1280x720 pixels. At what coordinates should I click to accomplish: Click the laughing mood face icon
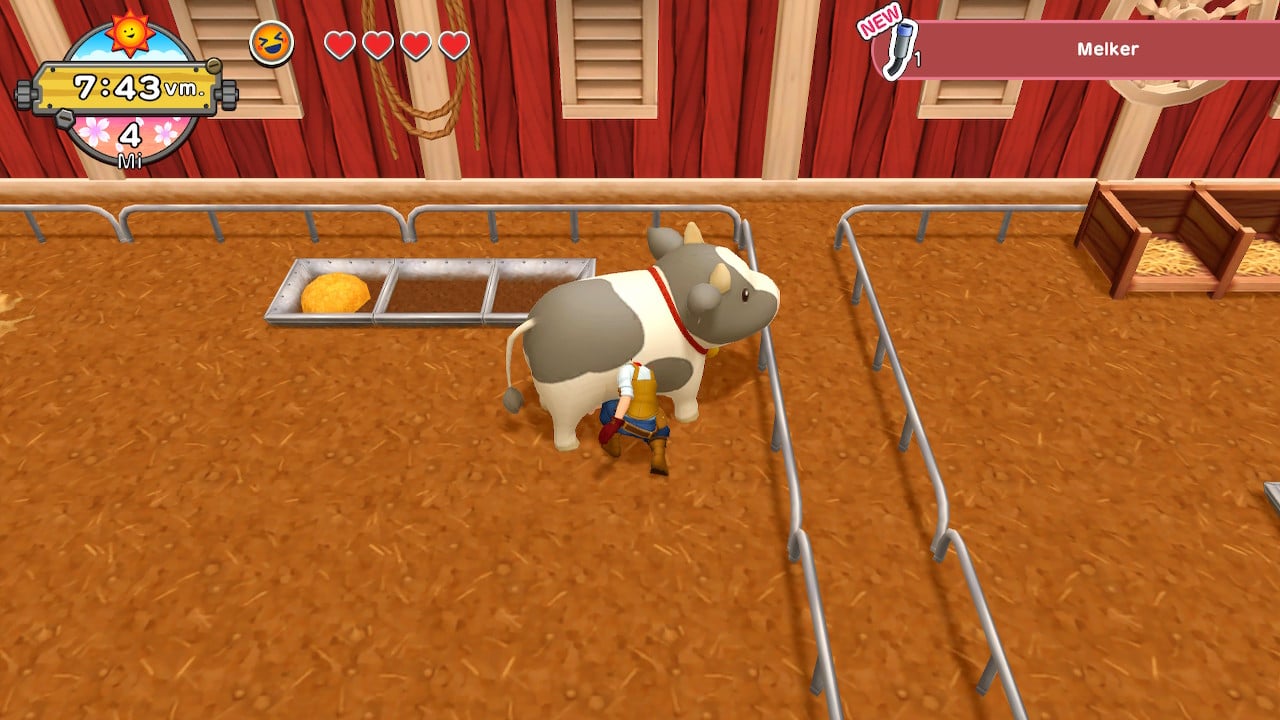point(271,44)
